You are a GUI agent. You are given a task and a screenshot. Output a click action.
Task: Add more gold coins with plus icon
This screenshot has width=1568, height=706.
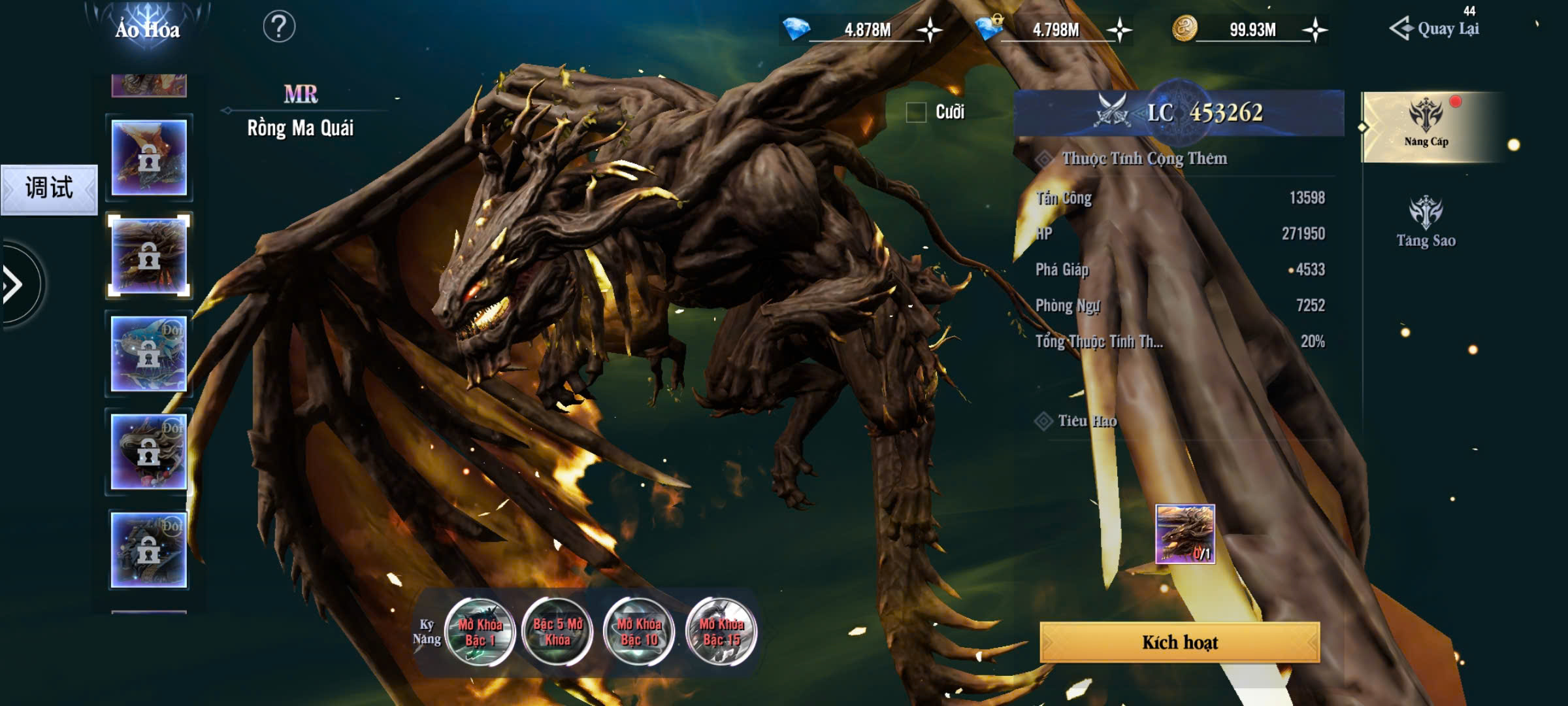coord(1315,30)
